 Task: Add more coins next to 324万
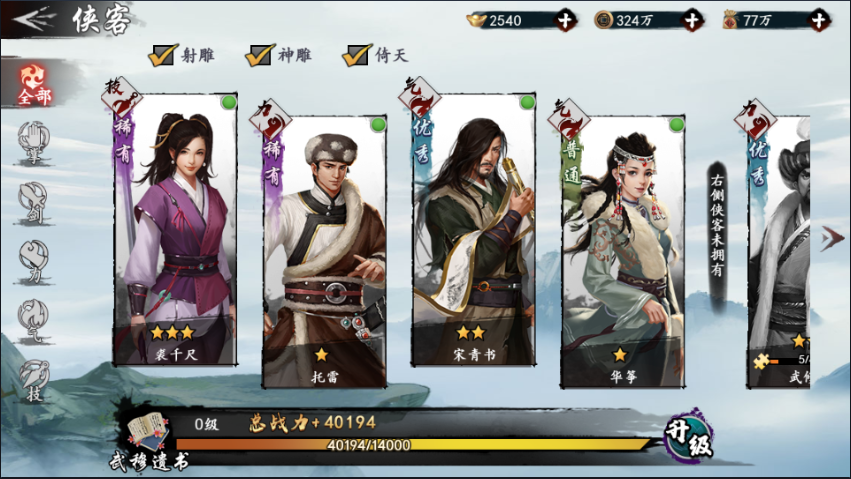click(x=692, y=19)
